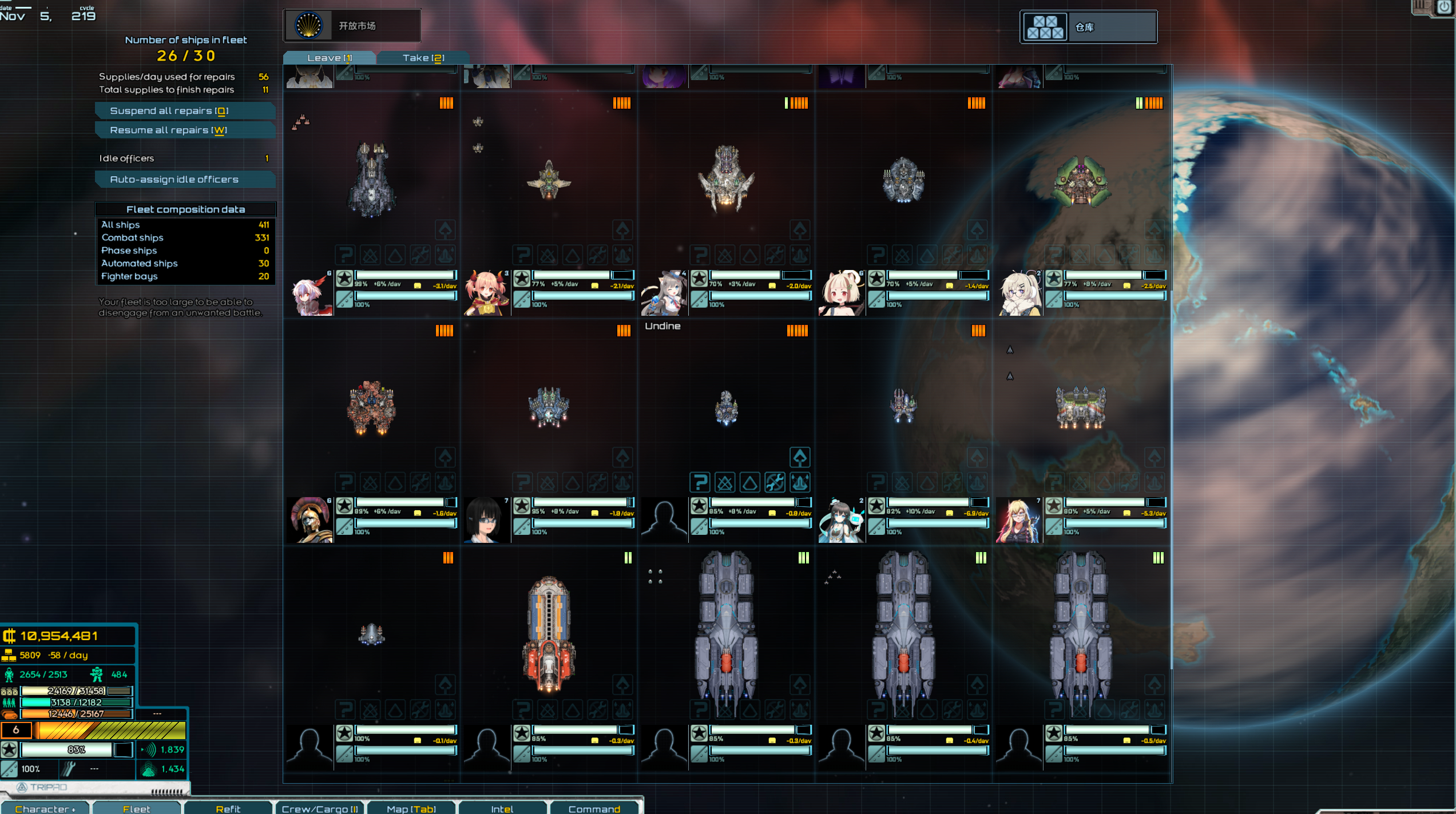Screen dimensions: 1456x814
Task: Click the spartan helmet officer portrait
Action: point(310,519)
